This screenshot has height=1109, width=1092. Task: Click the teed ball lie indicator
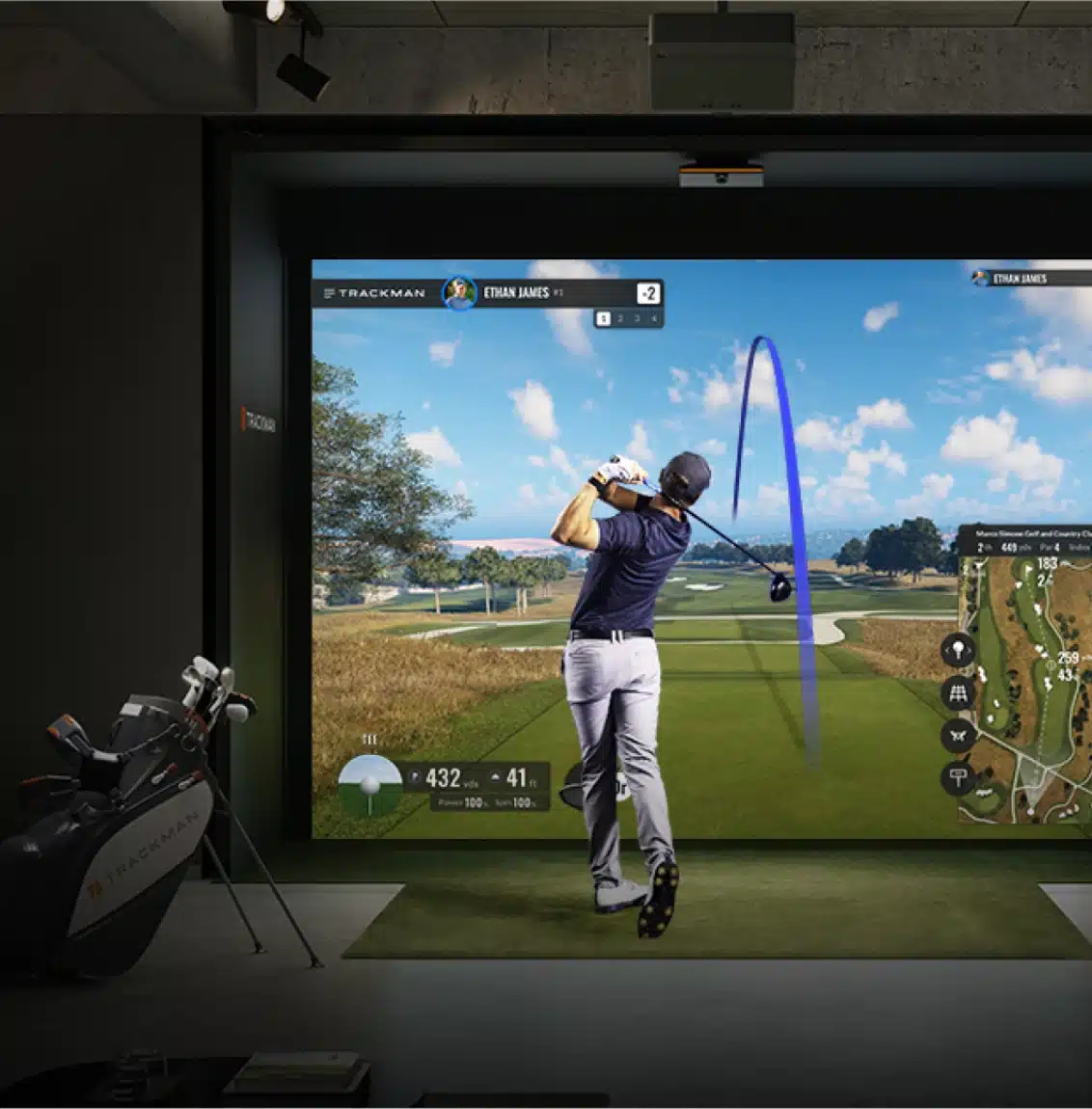369,785
